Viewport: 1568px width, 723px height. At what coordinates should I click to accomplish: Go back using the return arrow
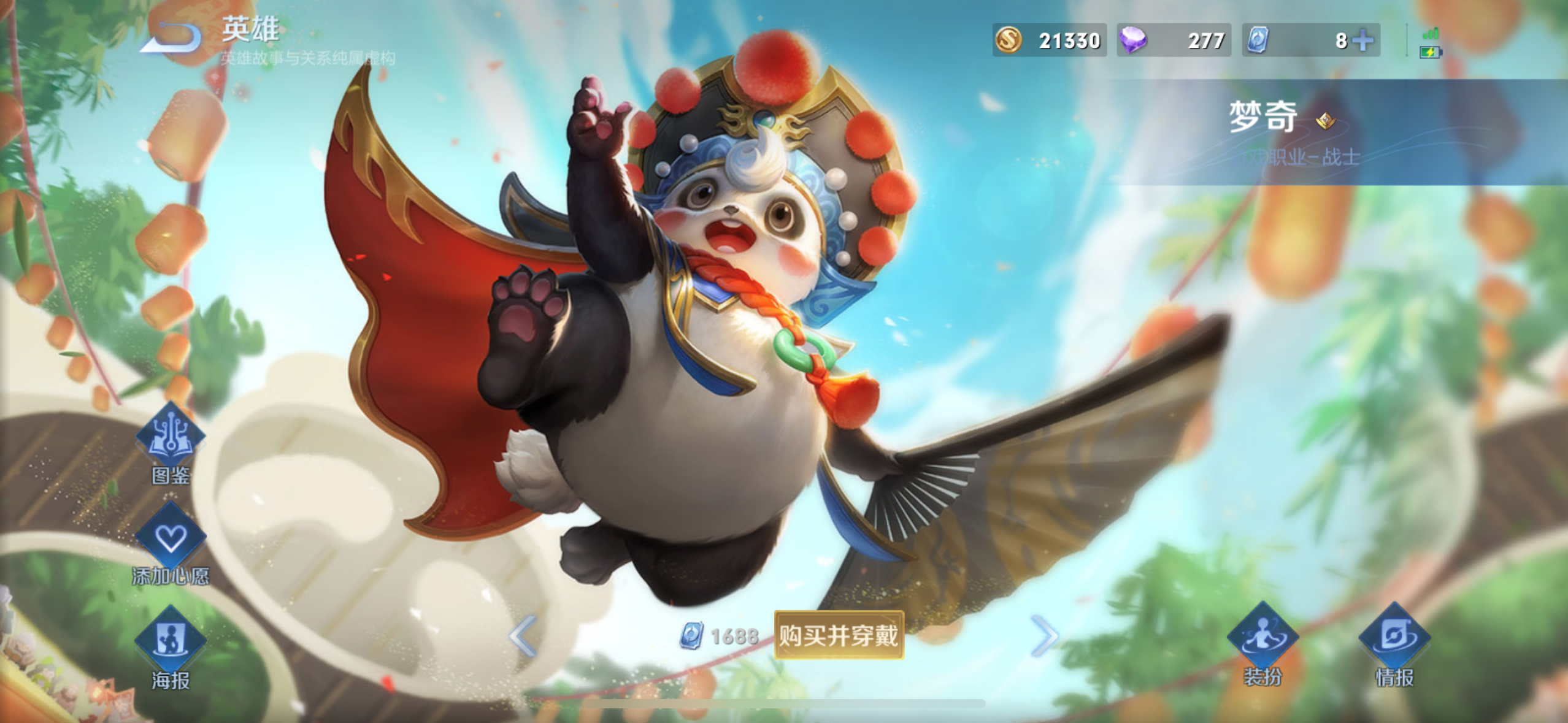[x=171, y=38]
